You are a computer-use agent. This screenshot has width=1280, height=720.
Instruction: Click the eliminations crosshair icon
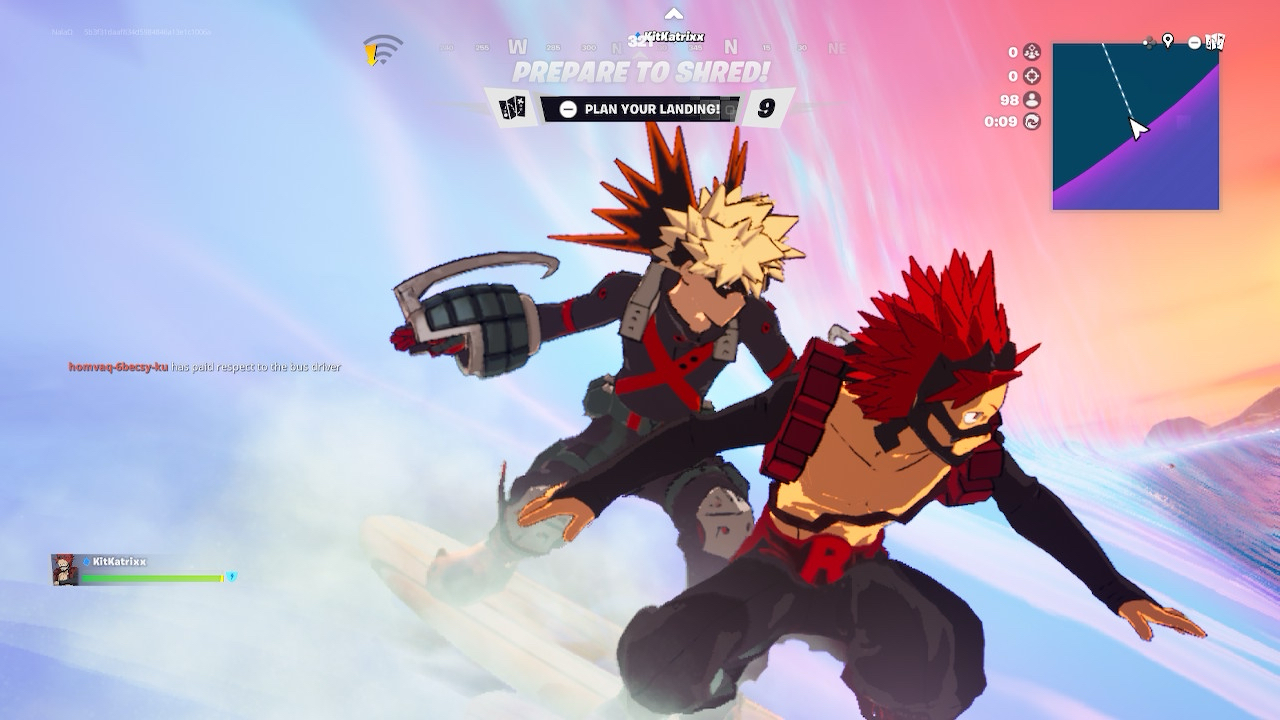[x=1032, y=76]
